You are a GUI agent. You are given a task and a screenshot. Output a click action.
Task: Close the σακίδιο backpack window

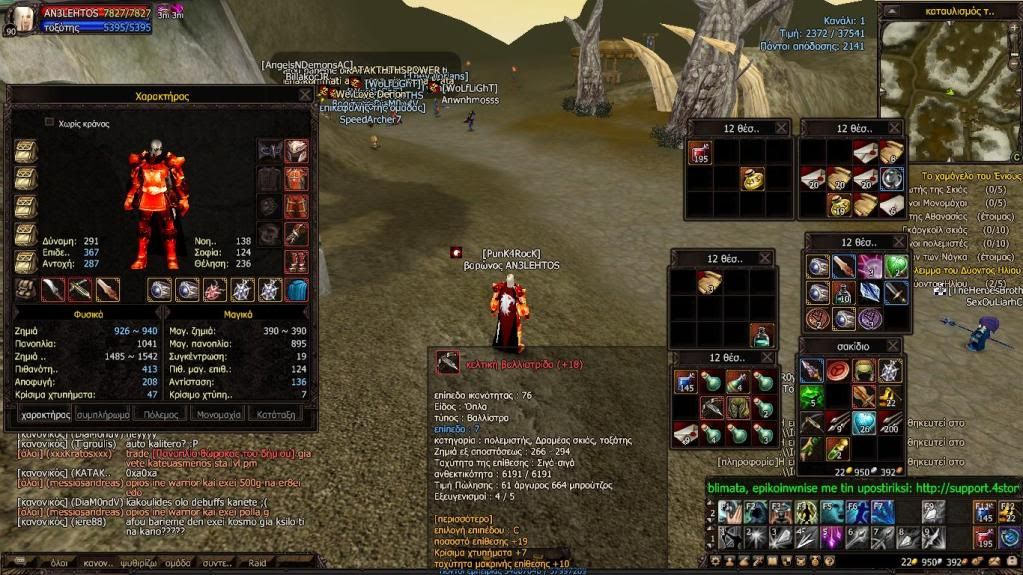[x=891, y=346]
